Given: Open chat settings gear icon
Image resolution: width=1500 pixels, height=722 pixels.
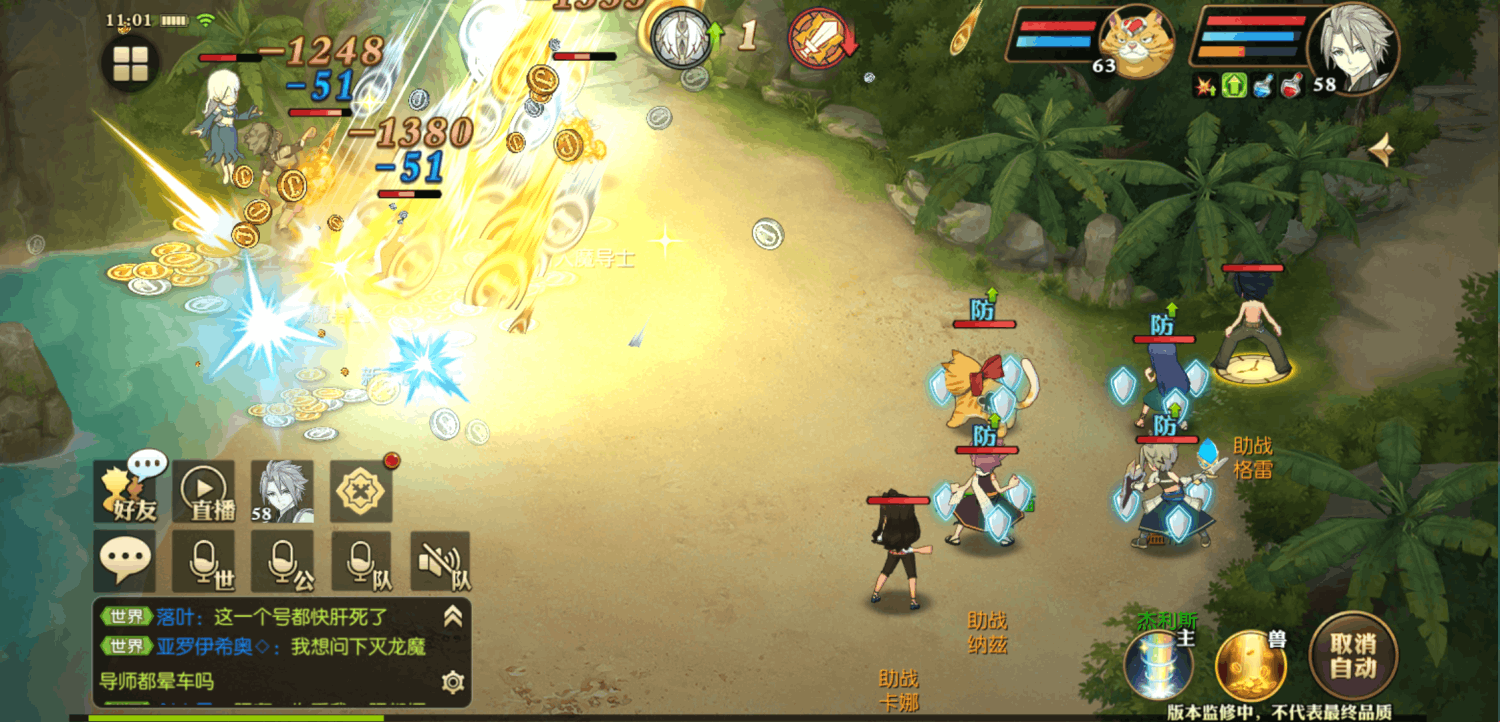Looking at the screenshot, I should click(453, 683).
